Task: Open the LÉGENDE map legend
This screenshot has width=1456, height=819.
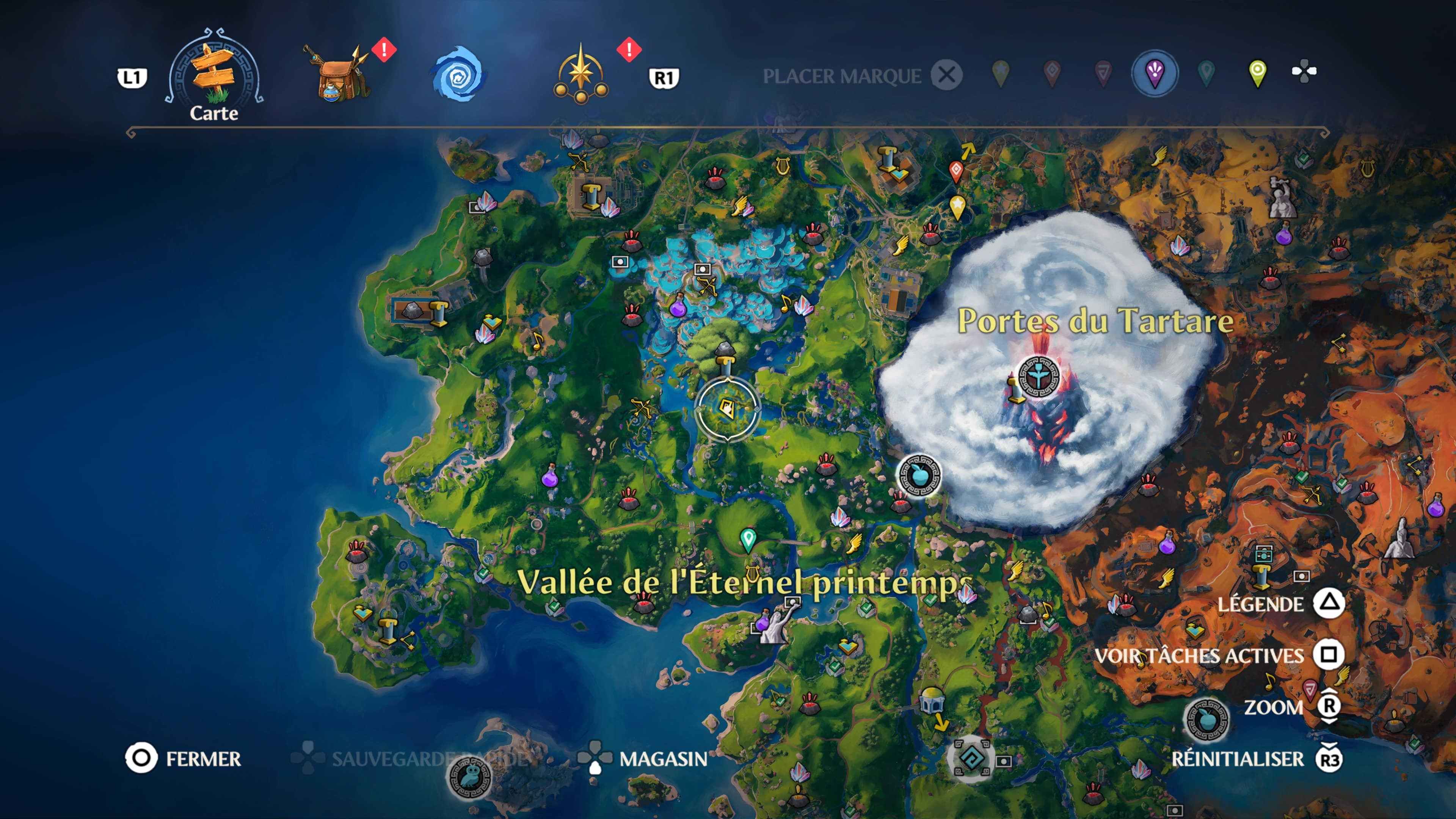Action: (1329, 604)
